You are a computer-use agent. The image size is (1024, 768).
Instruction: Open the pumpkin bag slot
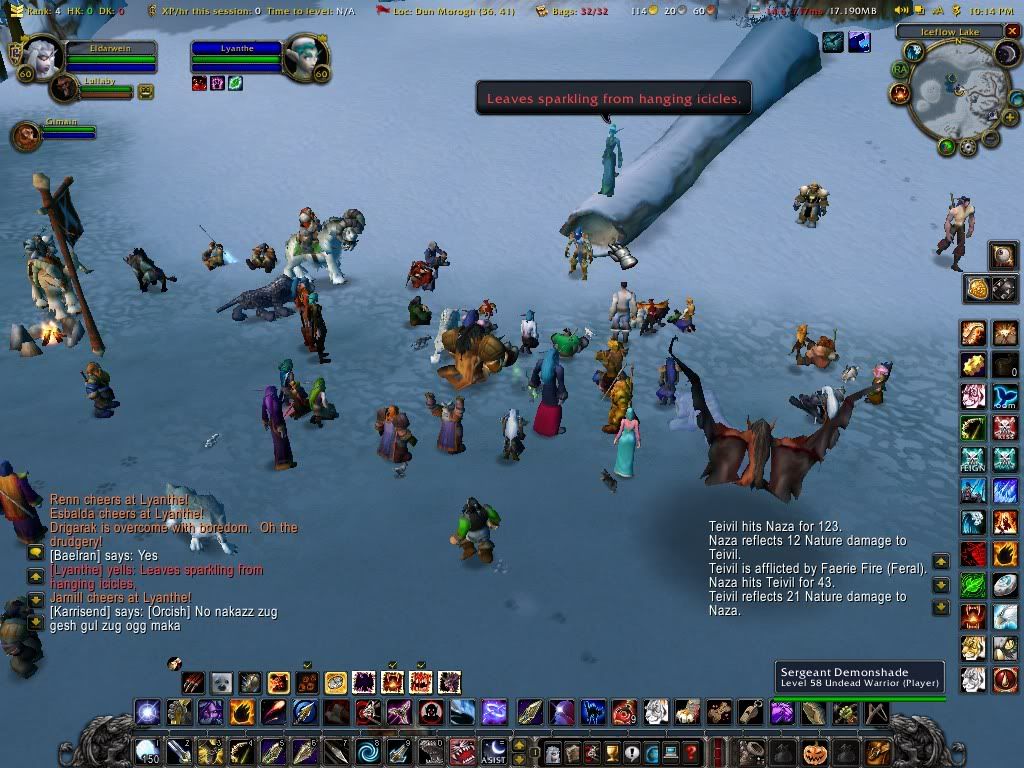(814, 750)
